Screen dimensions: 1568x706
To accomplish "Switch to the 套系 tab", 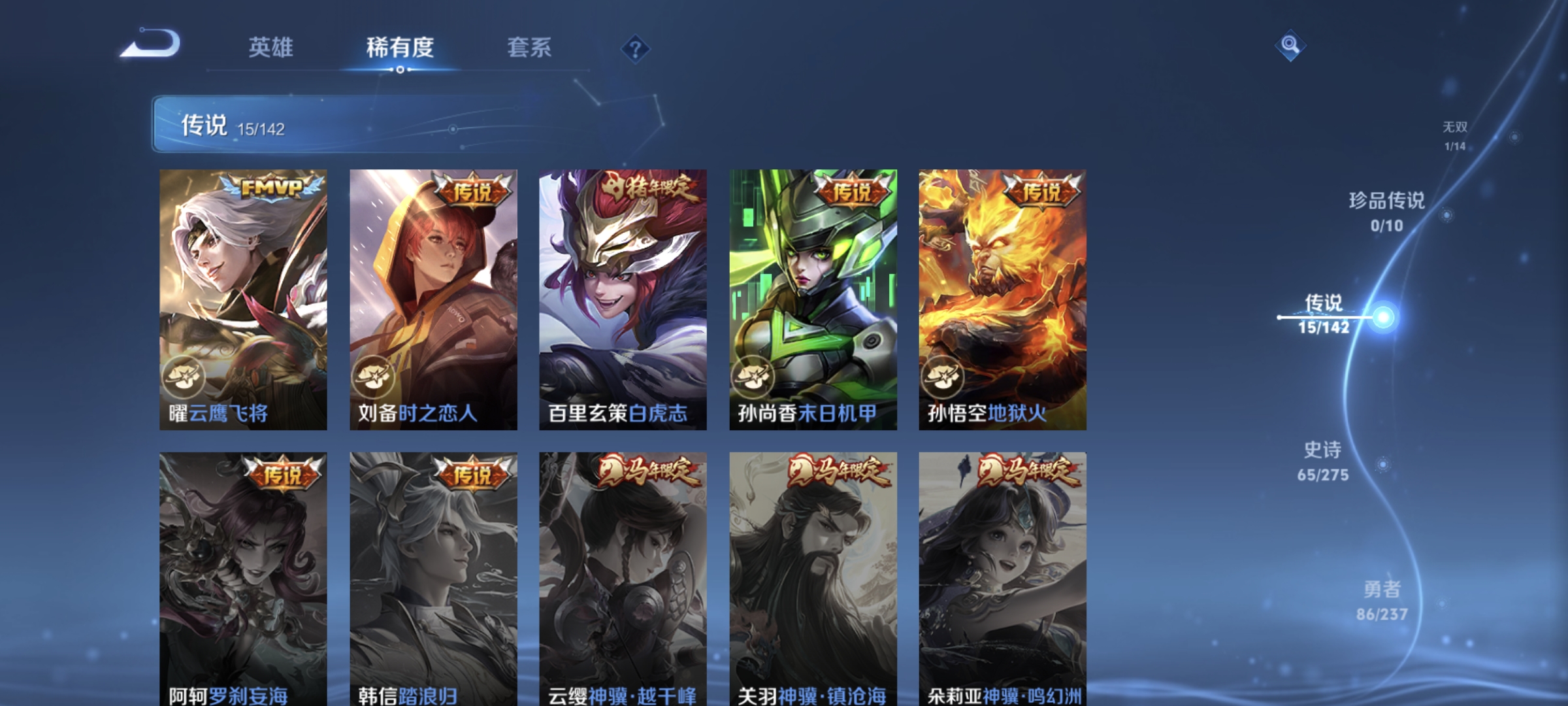I will click(531, 47).
